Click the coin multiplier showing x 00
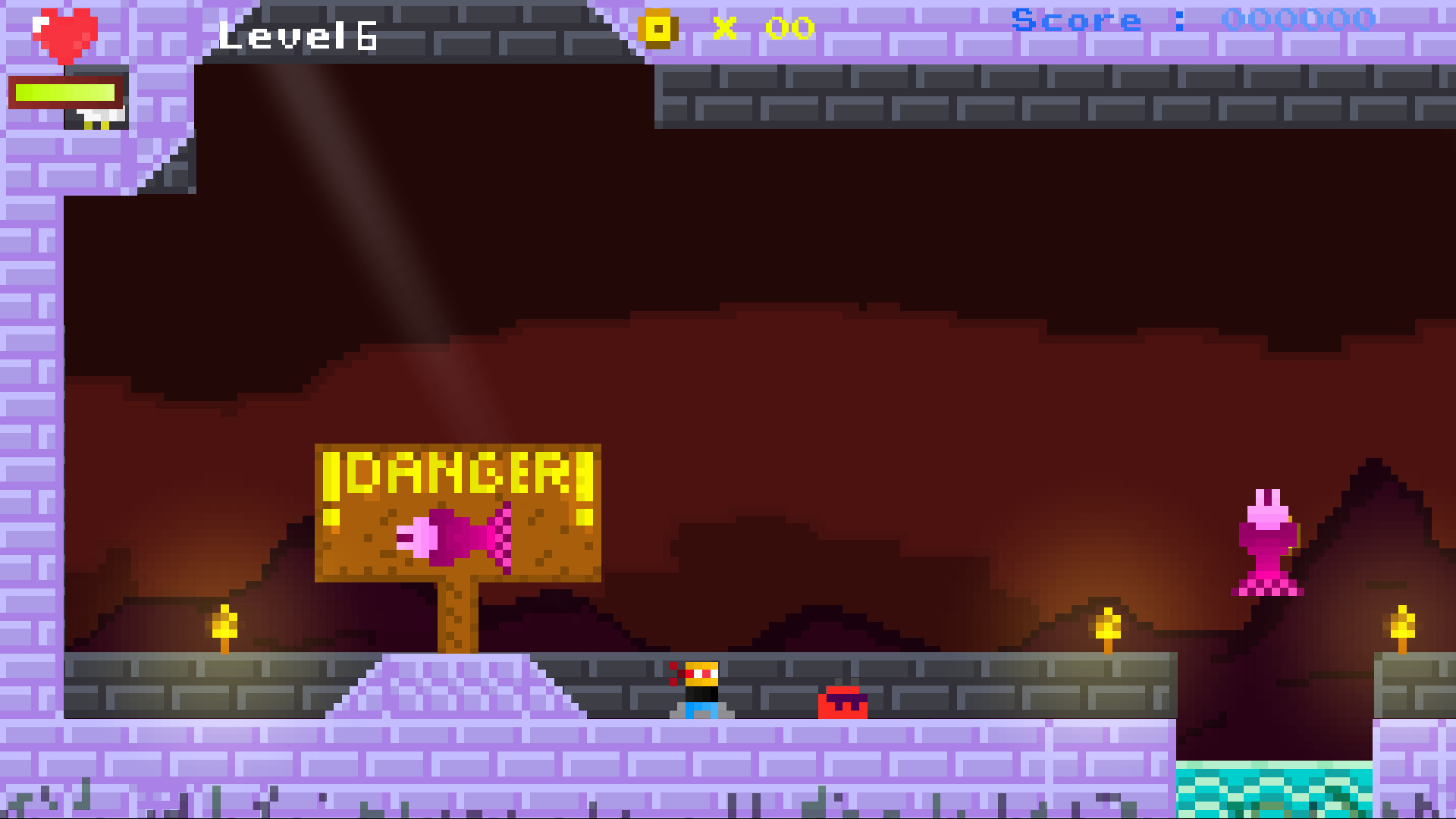Screen dimensions: 1456x819 coord(762,29)
